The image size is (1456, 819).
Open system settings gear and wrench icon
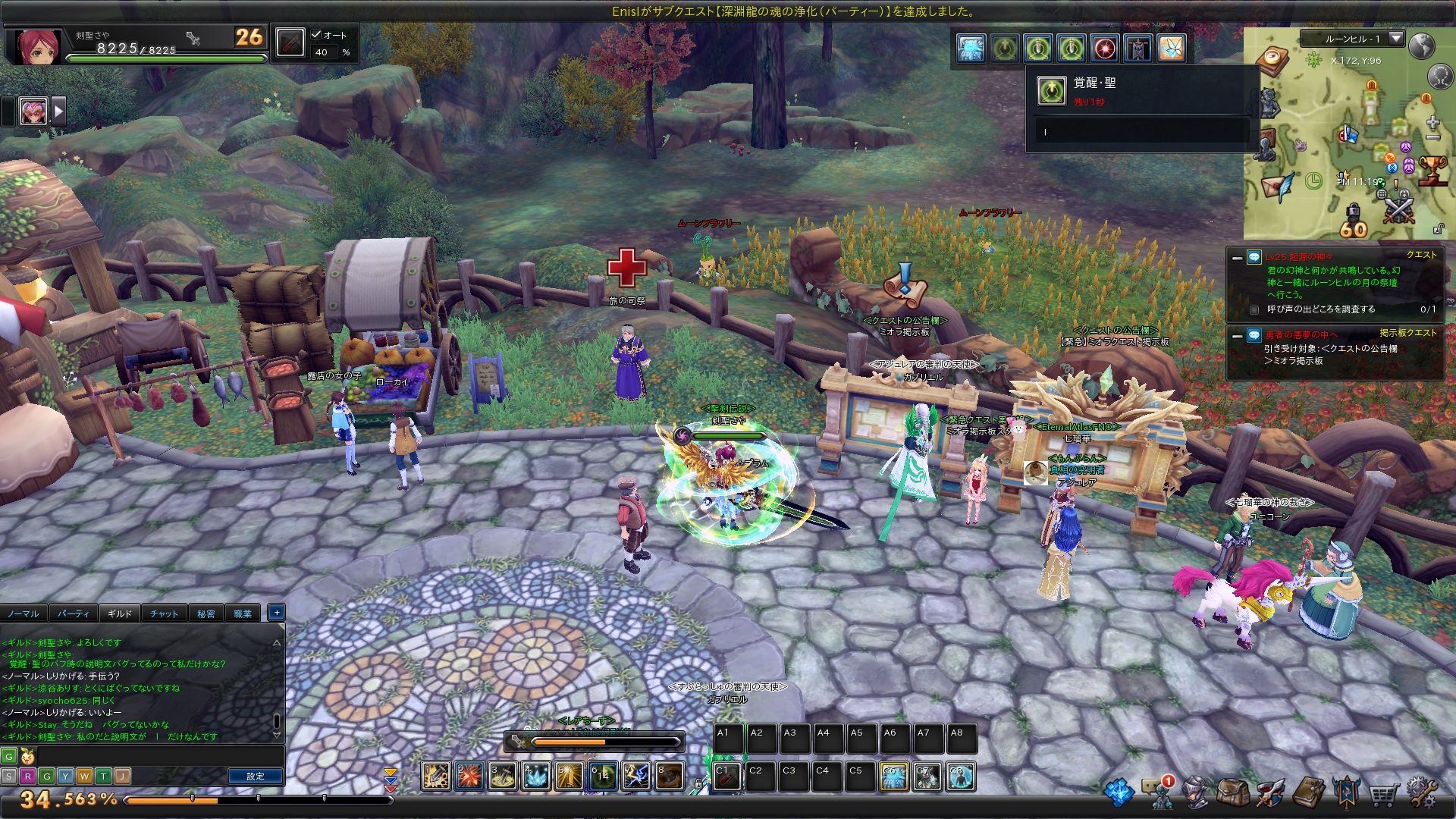[x=1421, y=793]
